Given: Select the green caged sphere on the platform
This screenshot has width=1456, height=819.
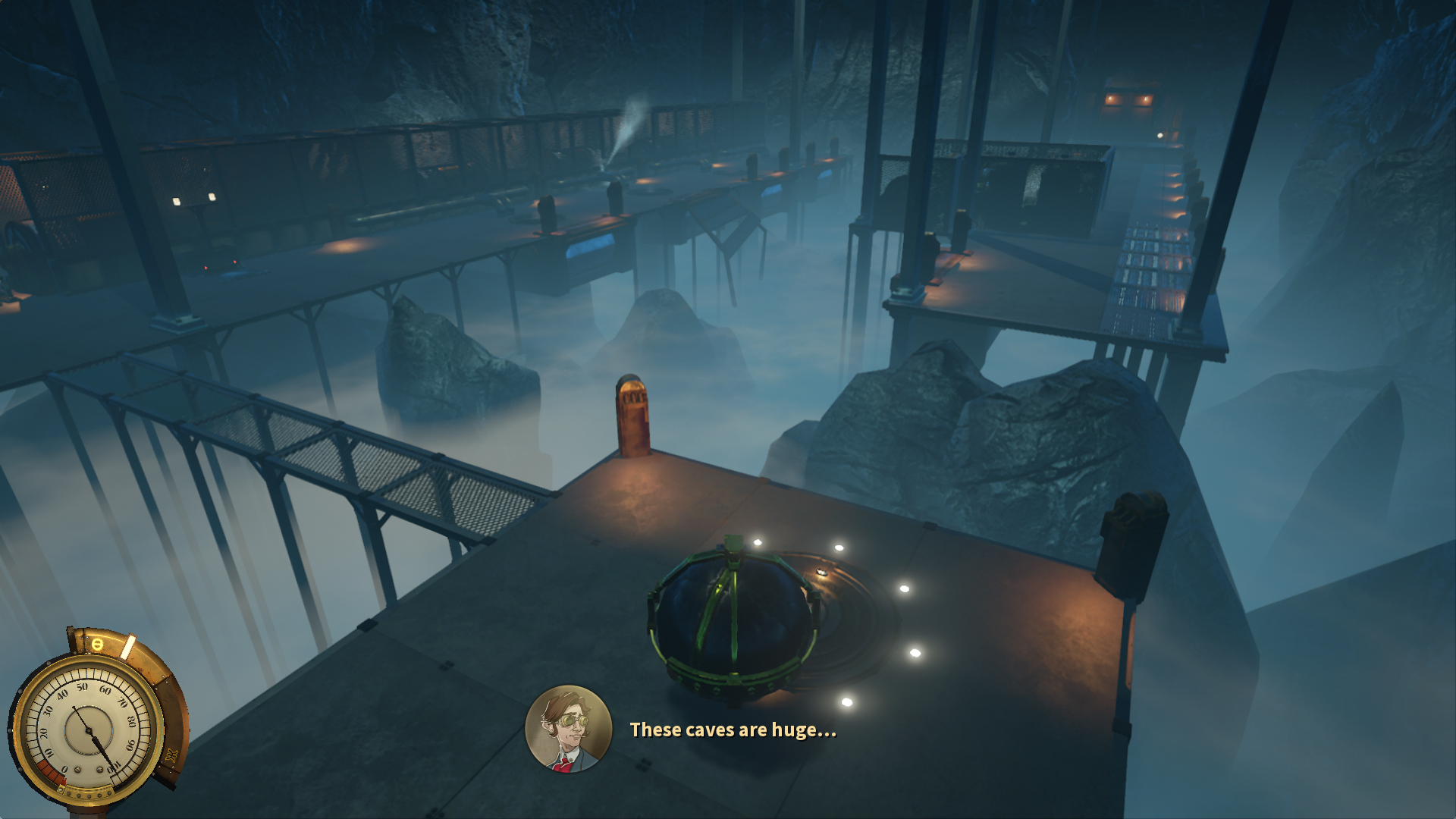Looking at the screenshot, I should tap(732, 618).
